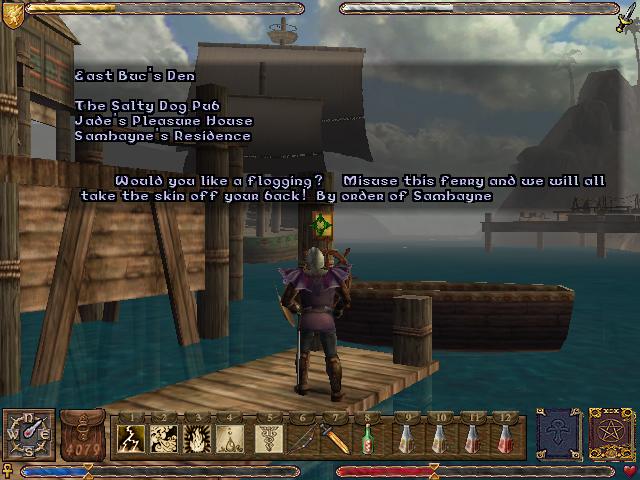The height and width of the screenshot is (480, 640).
Task: Equip the sword in slot 7
Action: point(336,438)
